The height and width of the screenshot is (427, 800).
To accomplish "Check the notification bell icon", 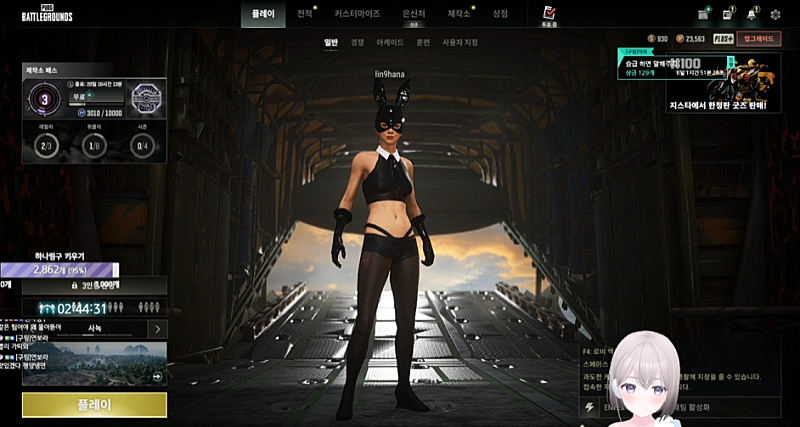I will (x=751, y=14).
